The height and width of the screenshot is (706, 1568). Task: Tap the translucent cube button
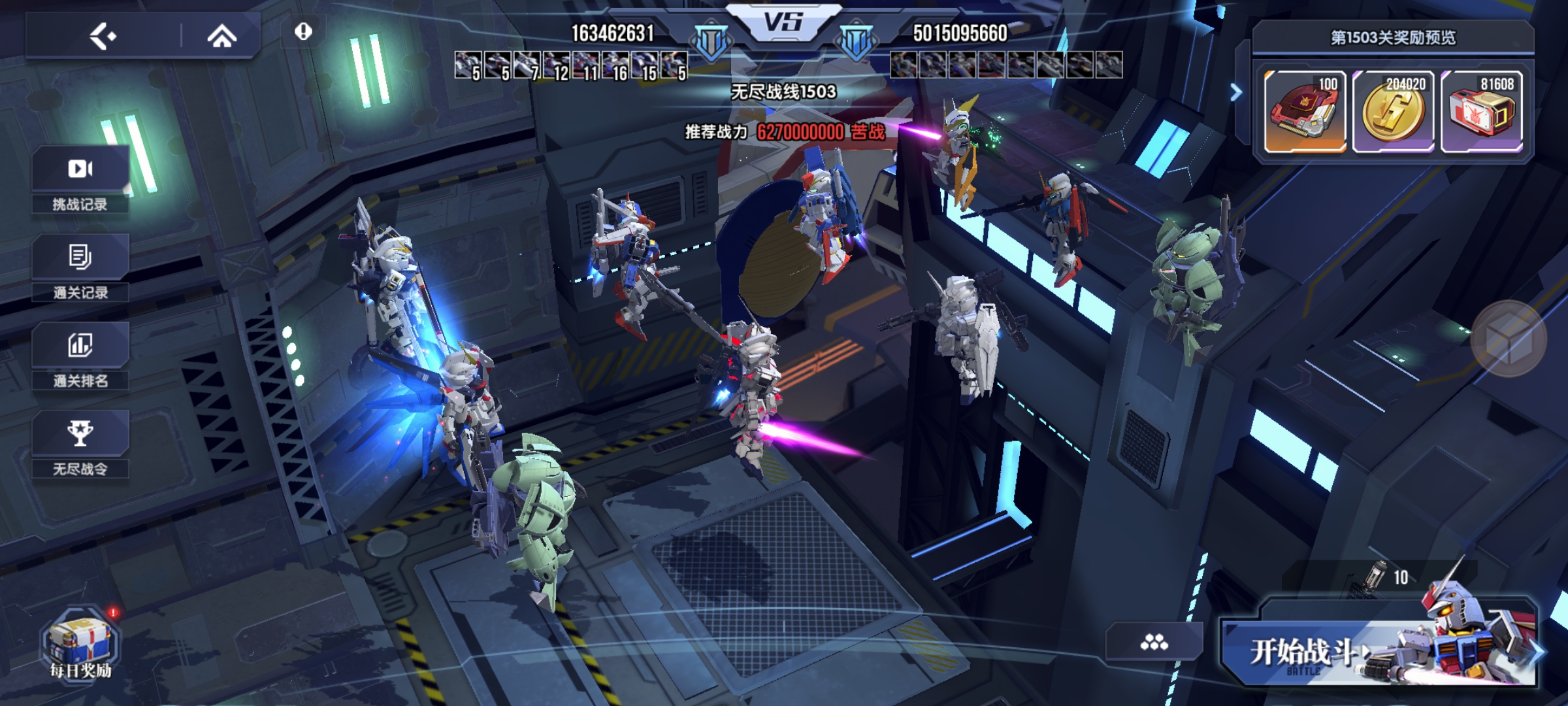coord(1509,339)
